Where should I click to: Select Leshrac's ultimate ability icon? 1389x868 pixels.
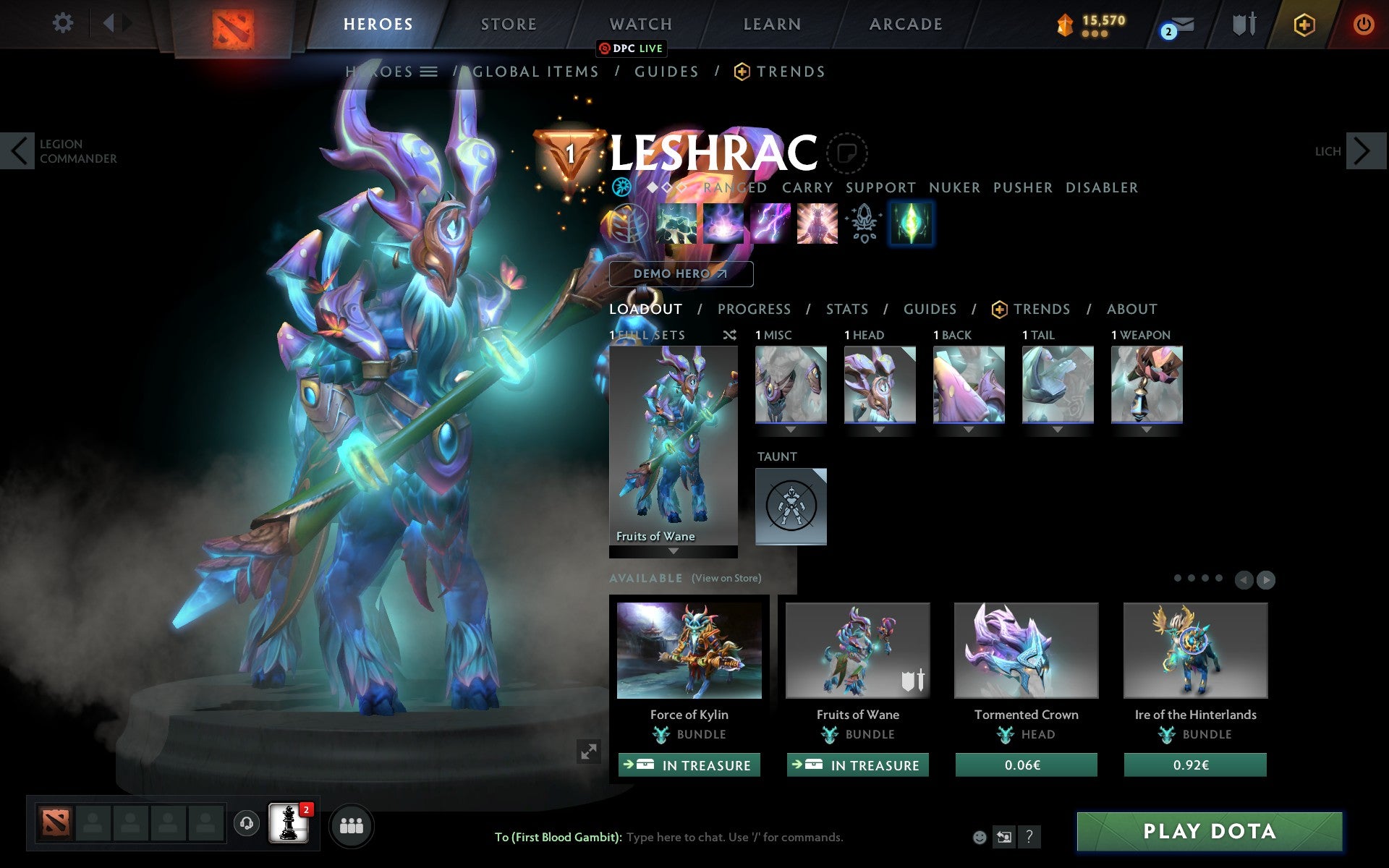pos(817,224)
